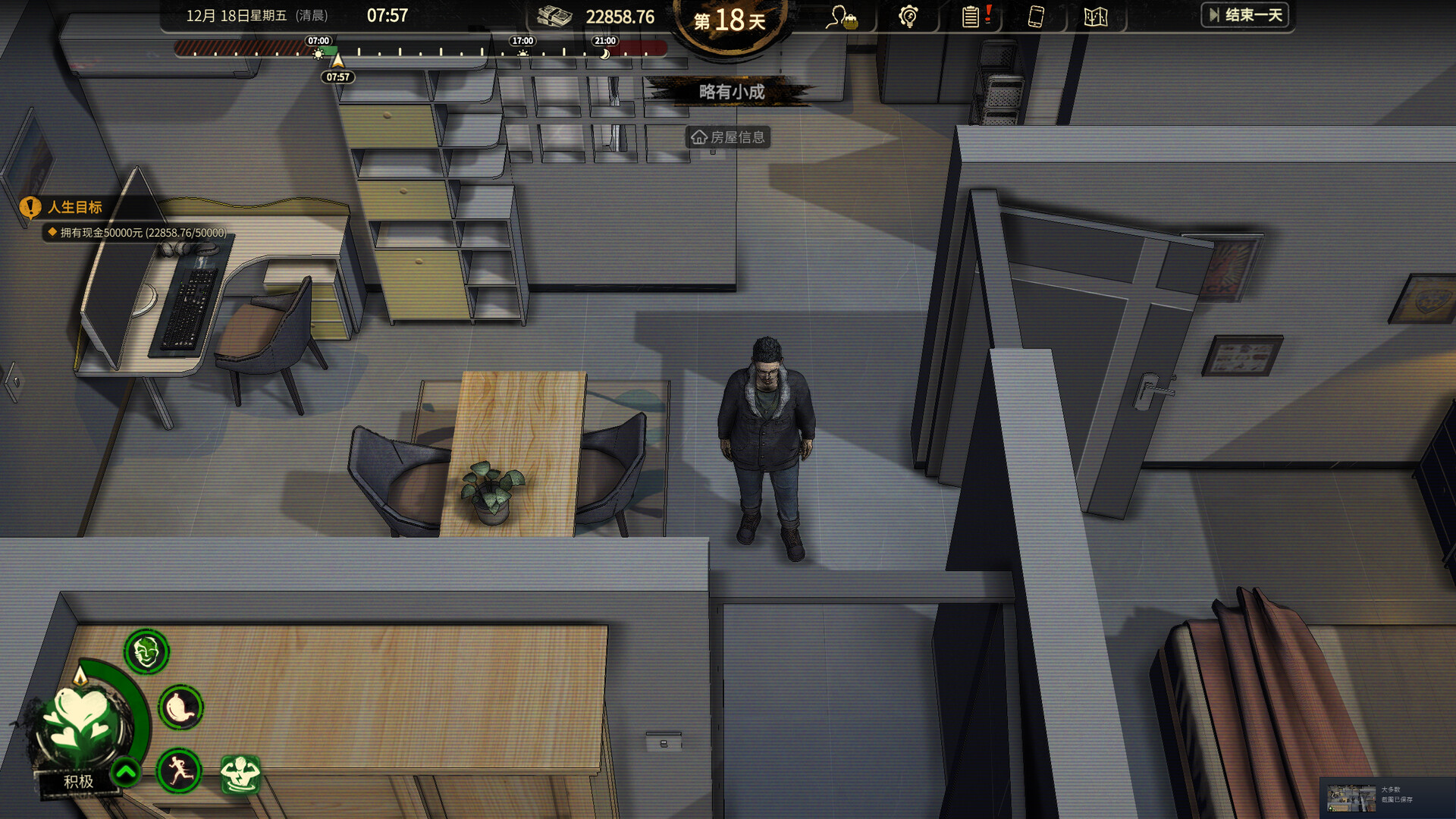Viewport: 1456px width, 819px height.
Task: Click the stomach hunger status icon
Action: (x=180, y=708)
